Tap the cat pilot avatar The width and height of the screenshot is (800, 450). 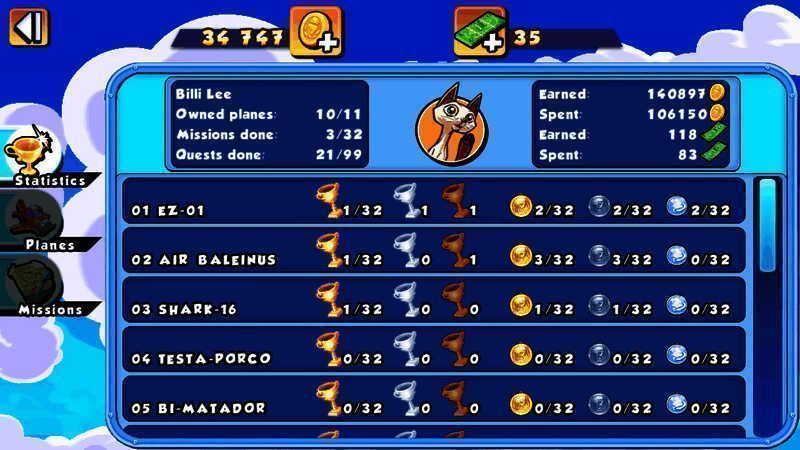coord(449,124)
